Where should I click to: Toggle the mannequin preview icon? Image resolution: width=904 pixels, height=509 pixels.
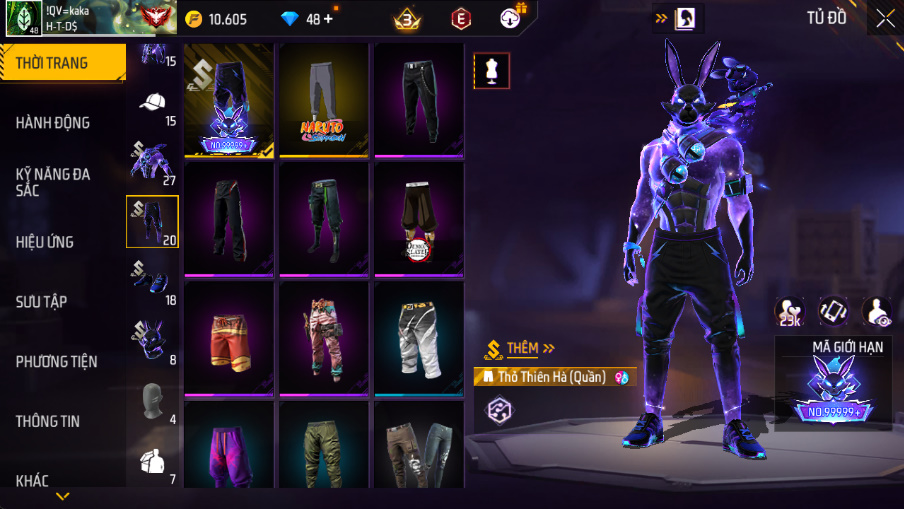(491, 70)
